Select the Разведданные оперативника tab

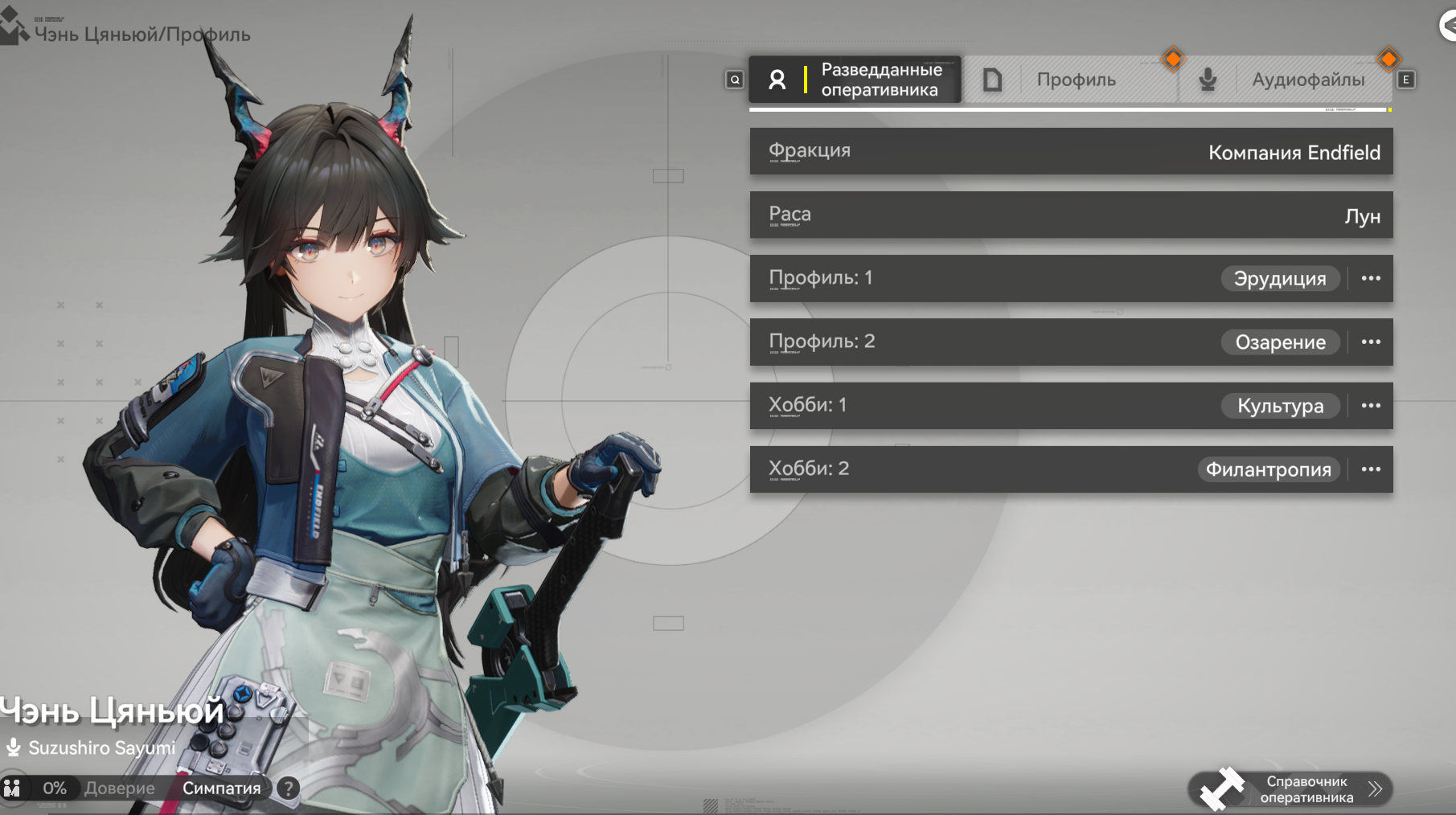click(x=855, y=80)
